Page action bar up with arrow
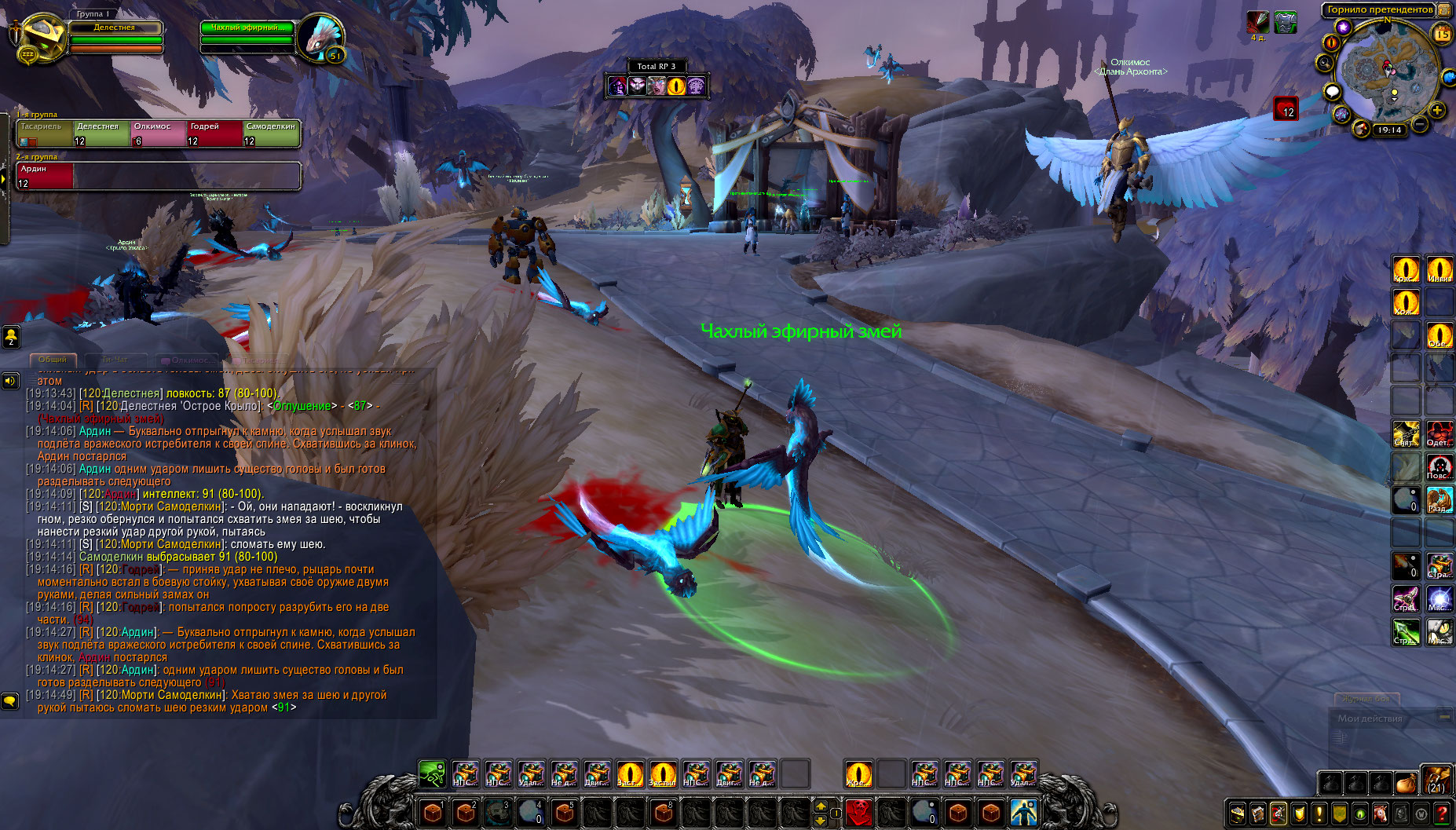The width and height of the screenshot is (1456, 830). pos(821,806)
